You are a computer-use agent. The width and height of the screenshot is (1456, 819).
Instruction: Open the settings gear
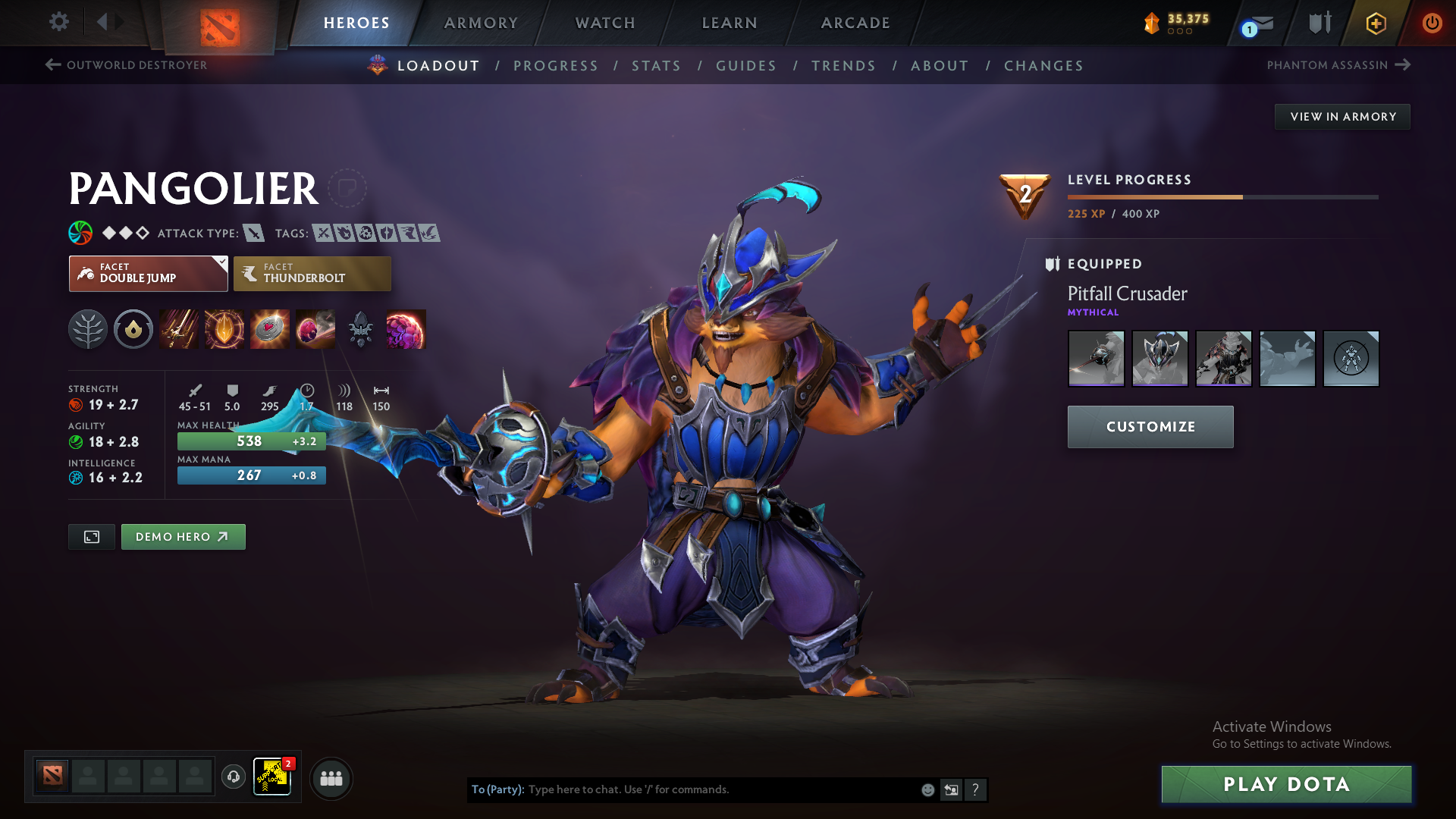[x=58, y=22]
